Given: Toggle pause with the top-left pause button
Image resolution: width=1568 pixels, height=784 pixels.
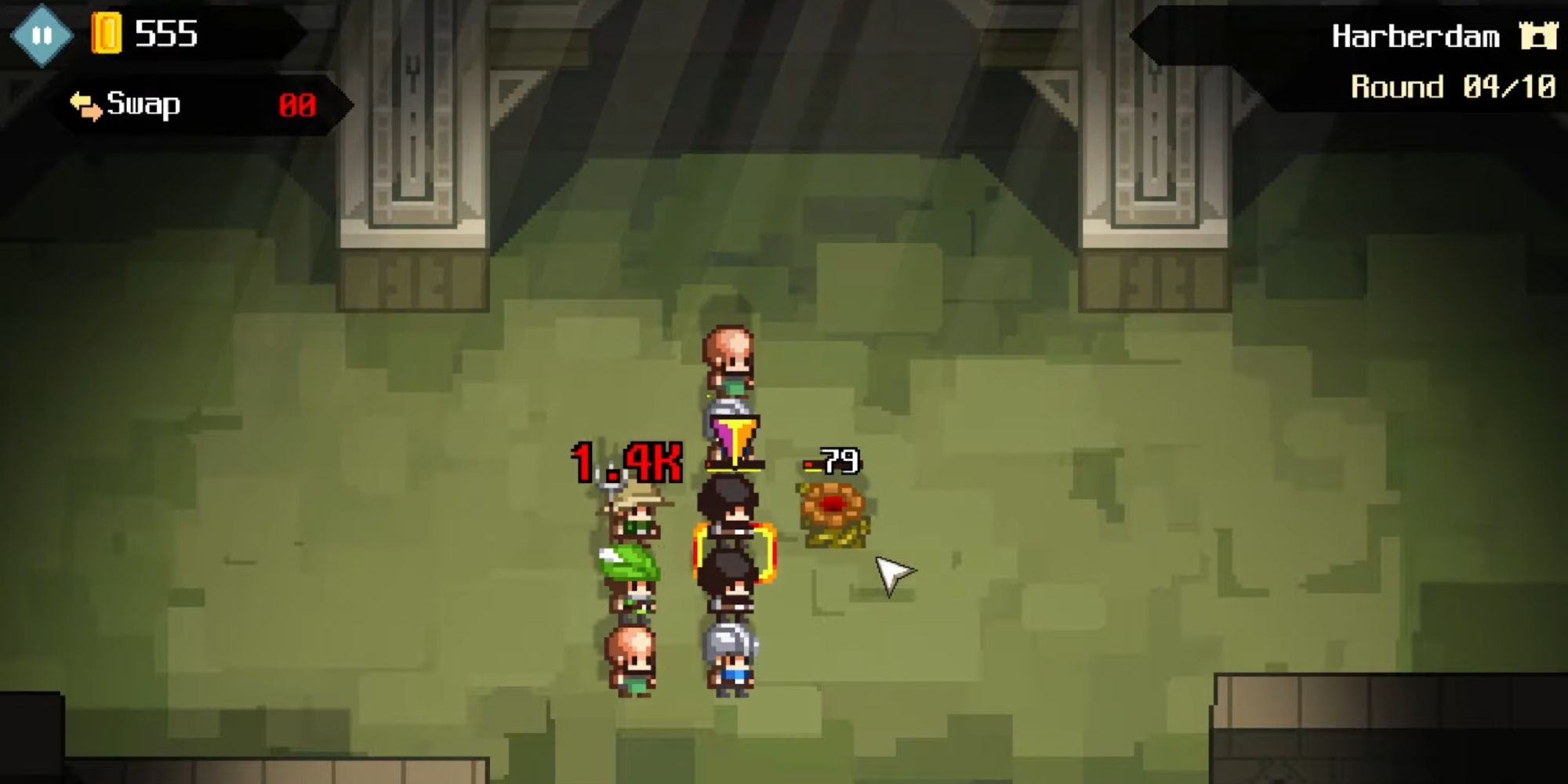Looking at the screenshot, I should pyautogui.click(x=43, y=33).
